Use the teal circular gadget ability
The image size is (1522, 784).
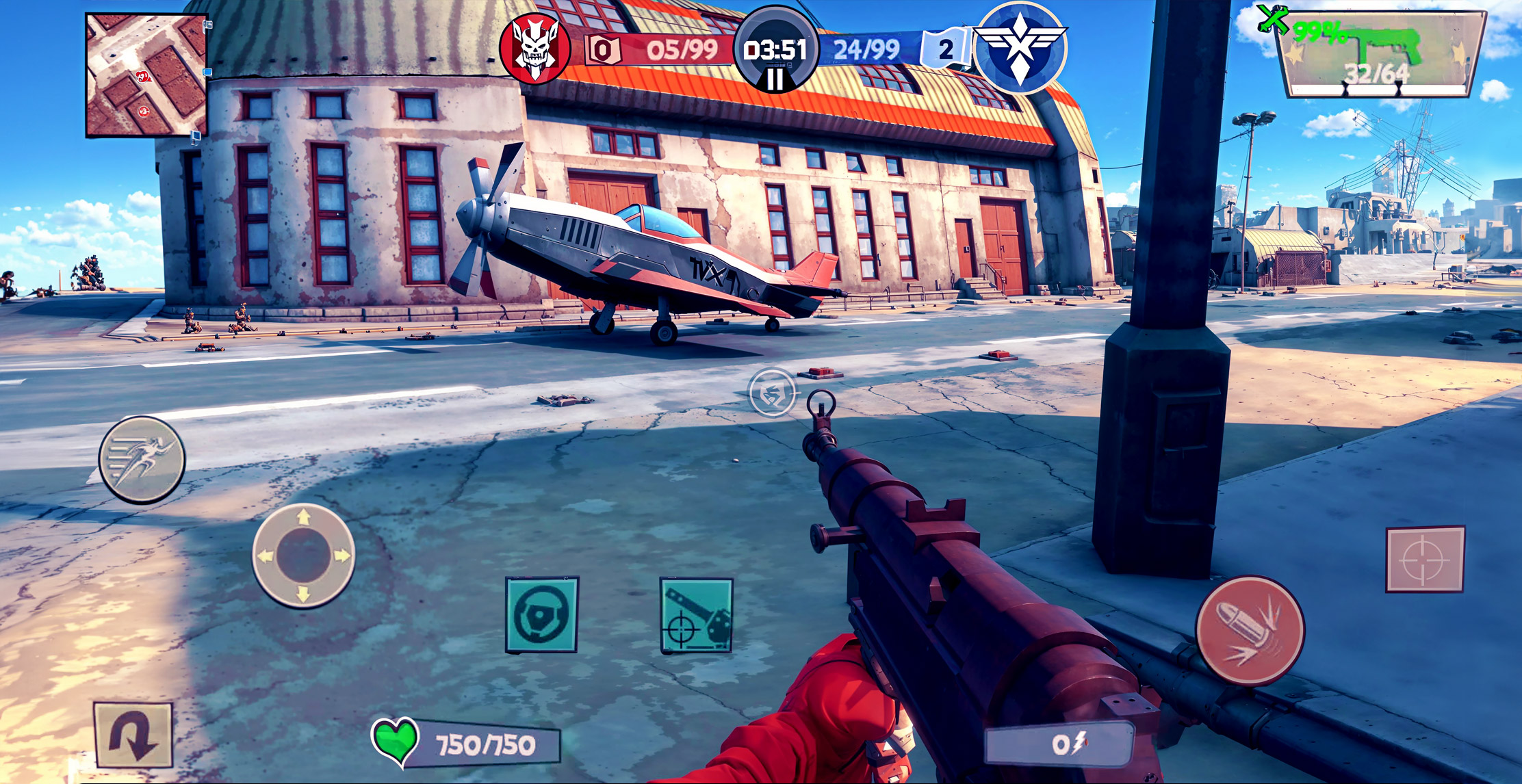point(542,614)
